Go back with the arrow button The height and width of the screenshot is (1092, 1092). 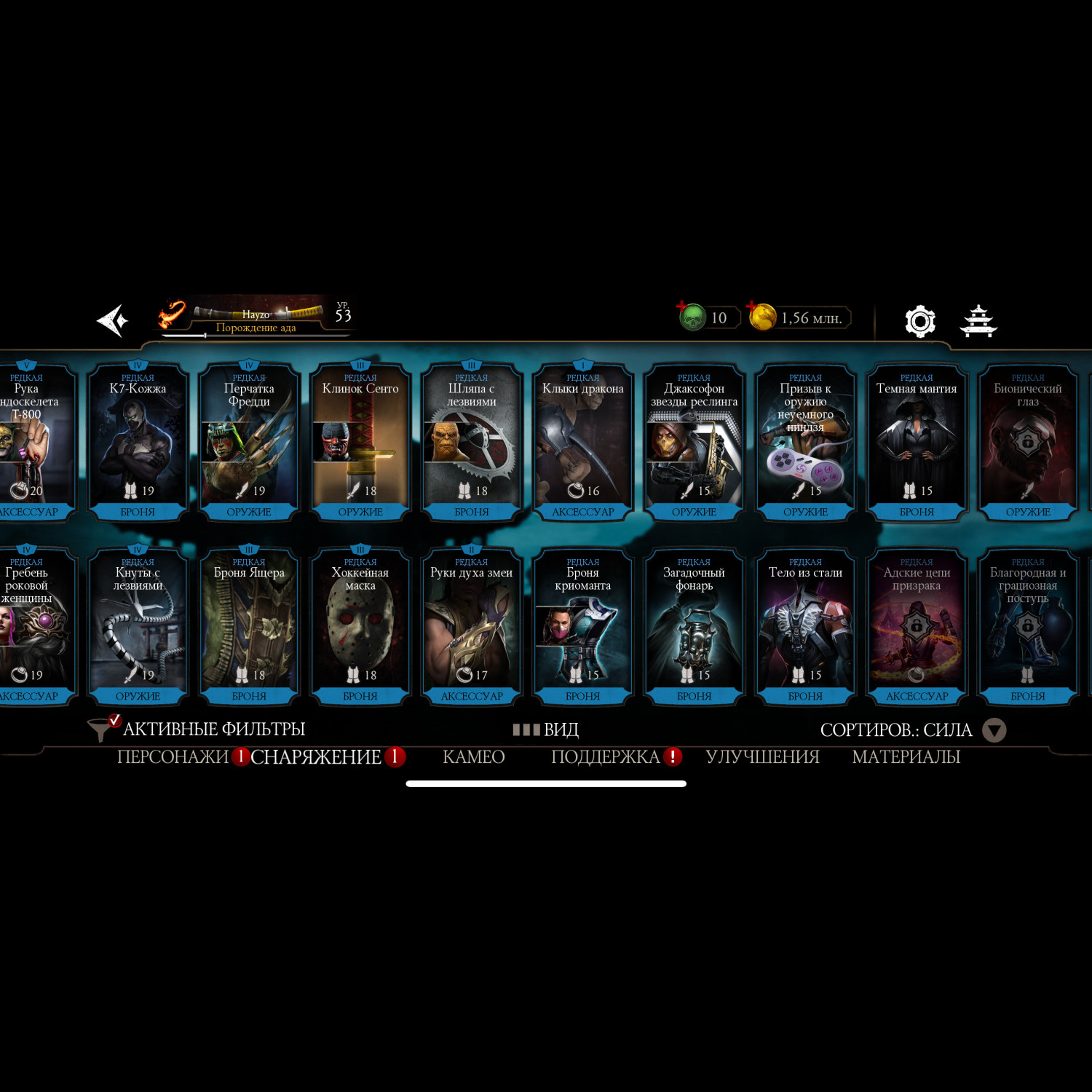pos(113,320)
